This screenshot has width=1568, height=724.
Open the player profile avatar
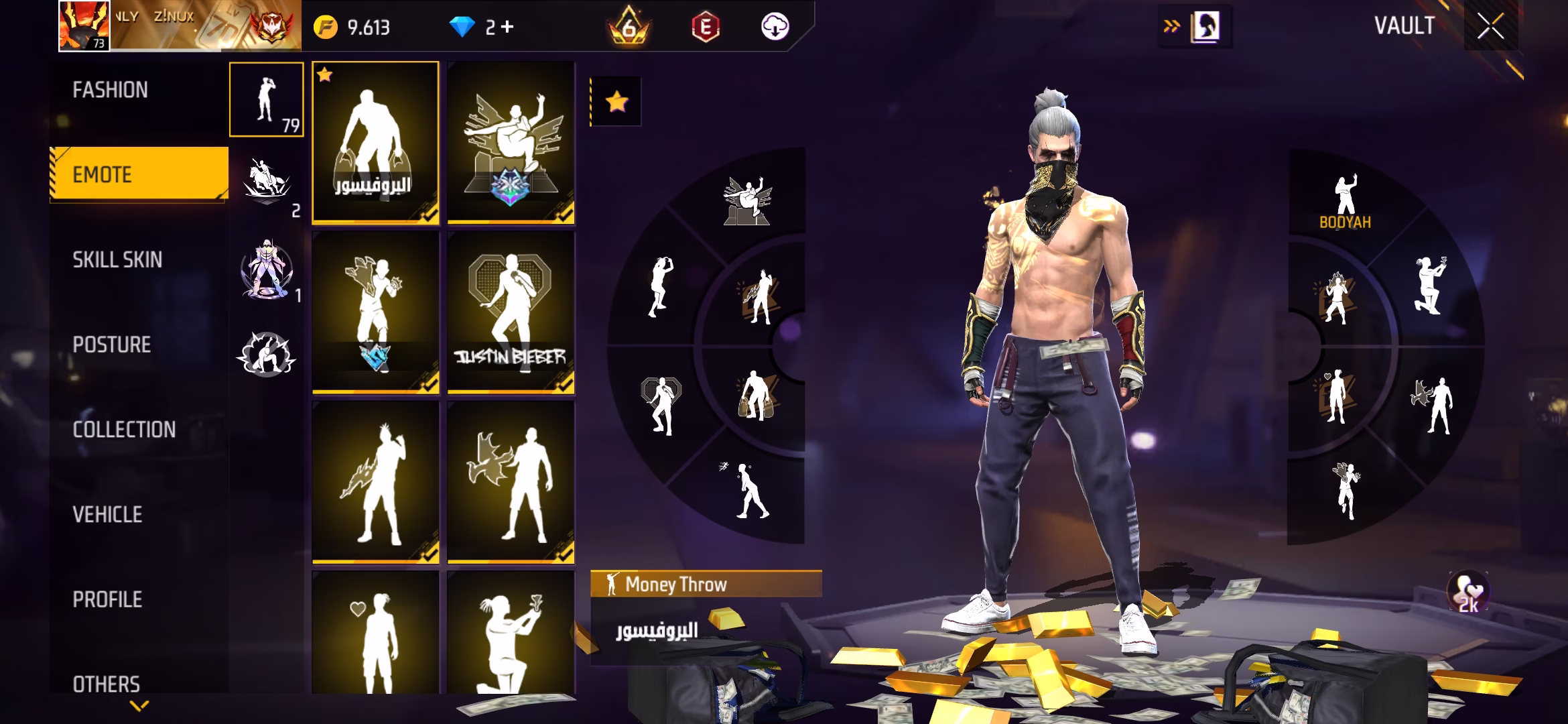pyautogui.click(x=84, y=25)
